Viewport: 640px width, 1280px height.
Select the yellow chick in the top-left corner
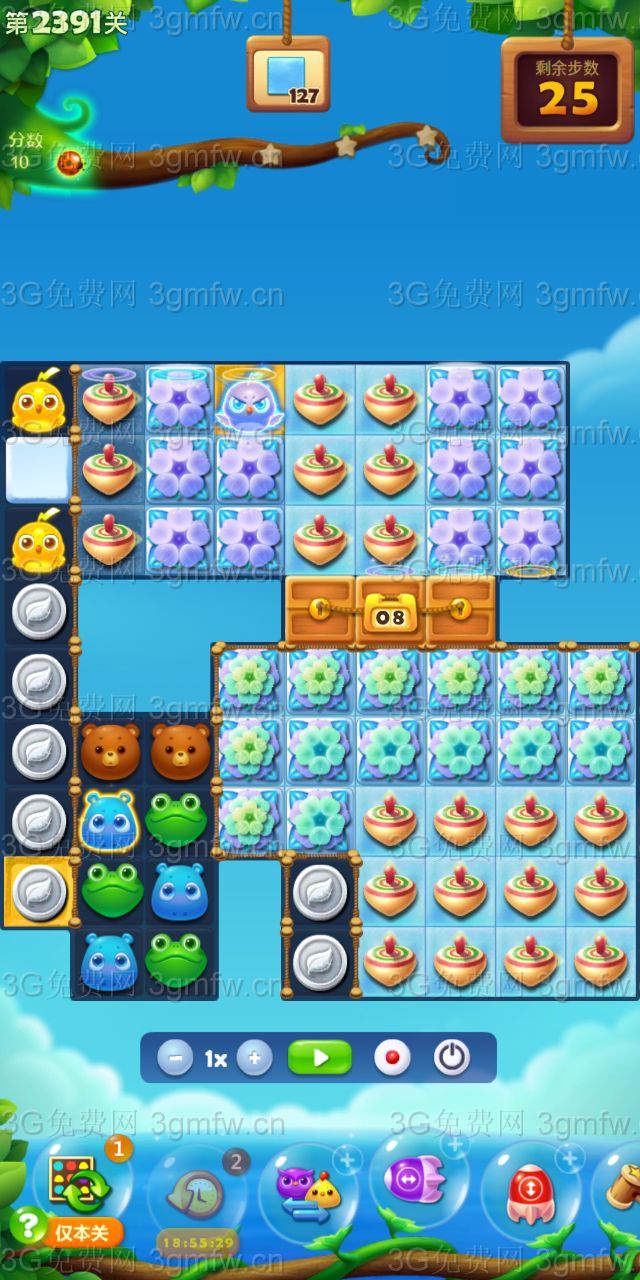coord(39,402)
